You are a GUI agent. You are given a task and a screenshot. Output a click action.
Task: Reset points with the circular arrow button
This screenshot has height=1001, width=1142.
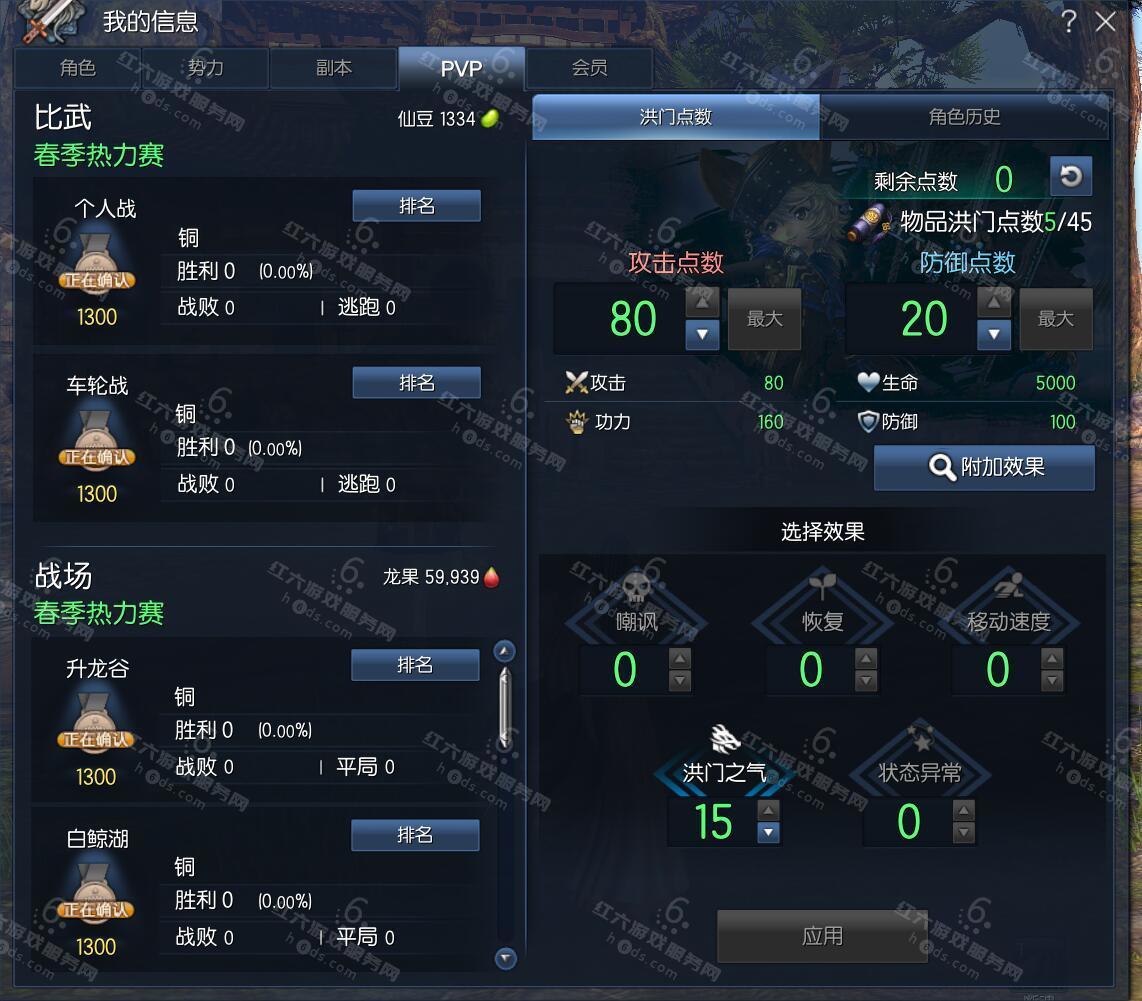point(1070,177)
